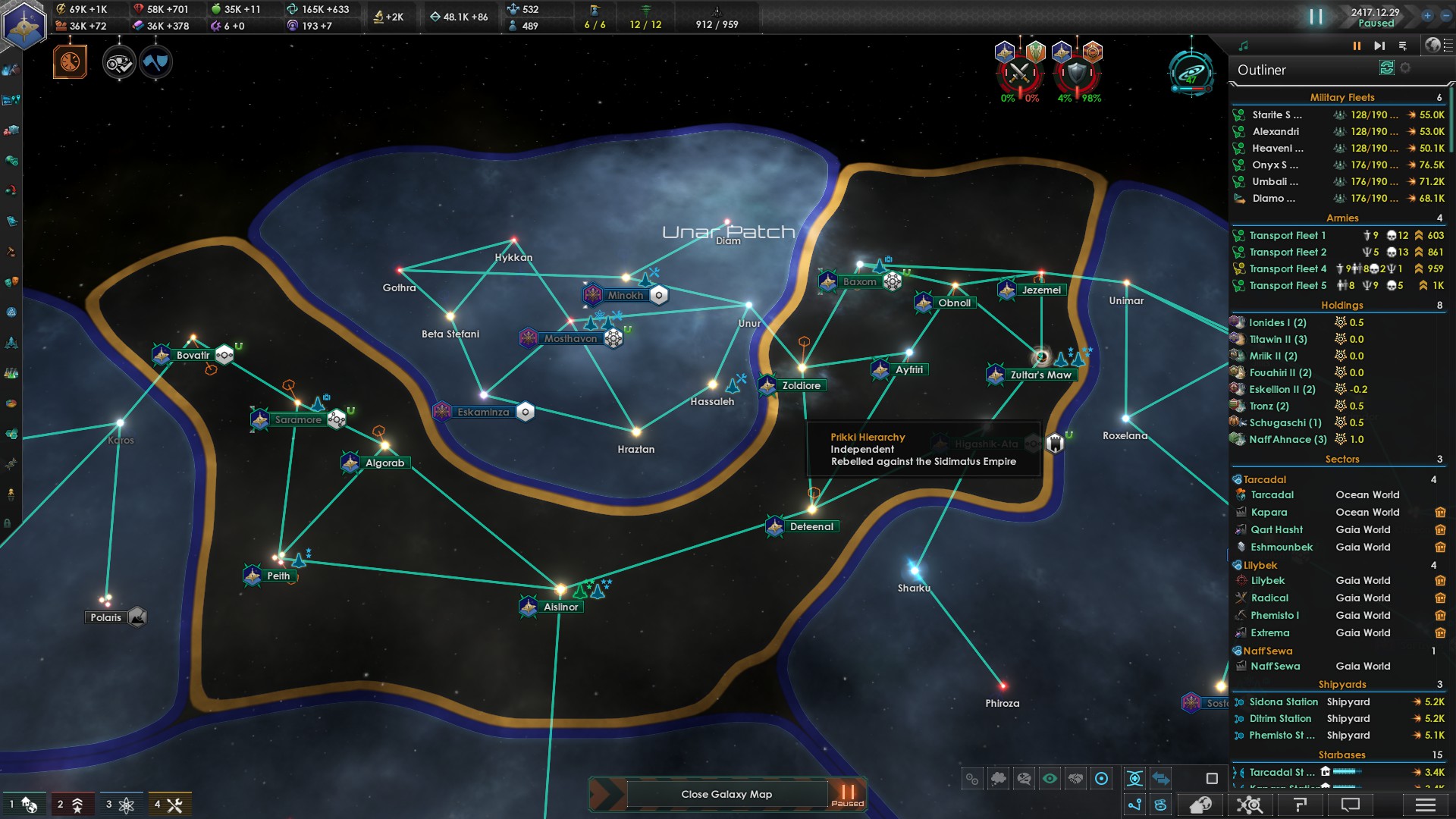1456x819 pixels.
Task: Open the Situation Log clock icon
Action: tap(72, 62)
